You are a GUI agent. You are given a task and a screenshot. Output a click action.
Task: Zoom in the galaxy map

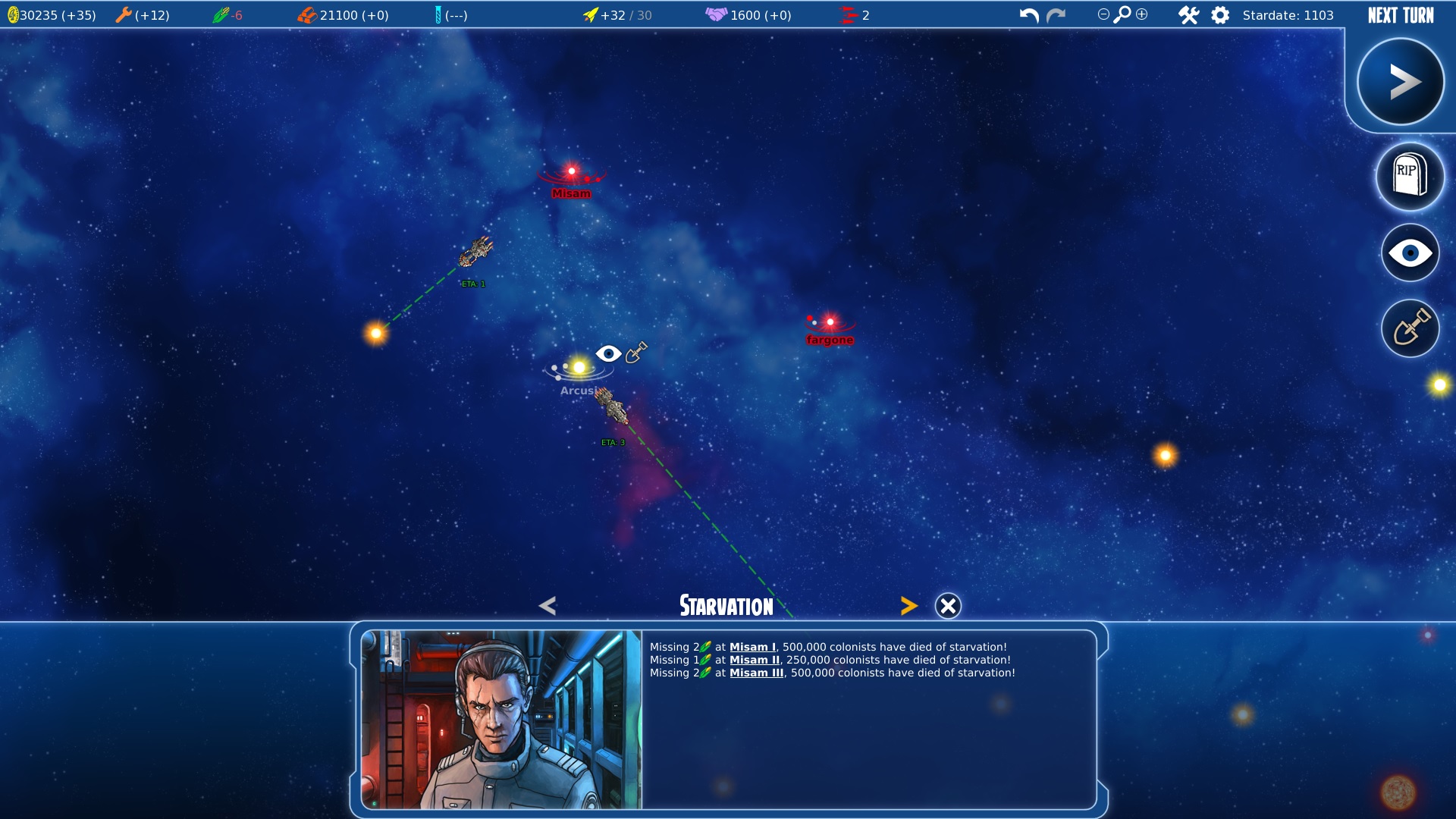point(1142,14)
